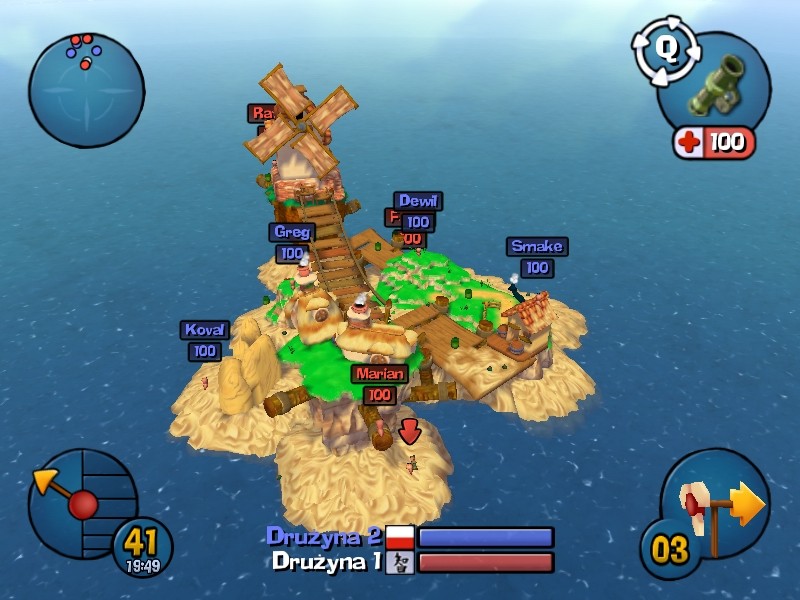Select the Marian worm name tag

pyautogui.click(x=379, y=374)
